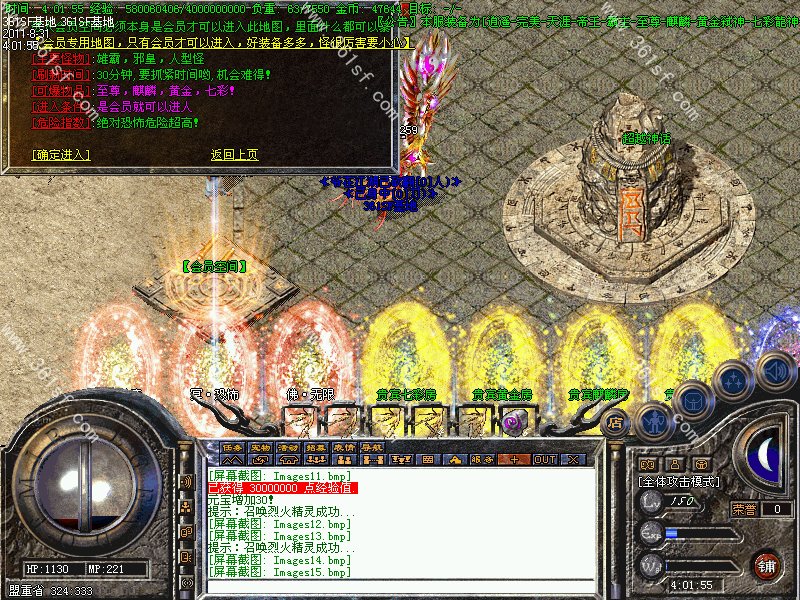The width and height of the screenshot is (800, 600).
Task: Open the 表情 emote tab
Action: (345, 447)
